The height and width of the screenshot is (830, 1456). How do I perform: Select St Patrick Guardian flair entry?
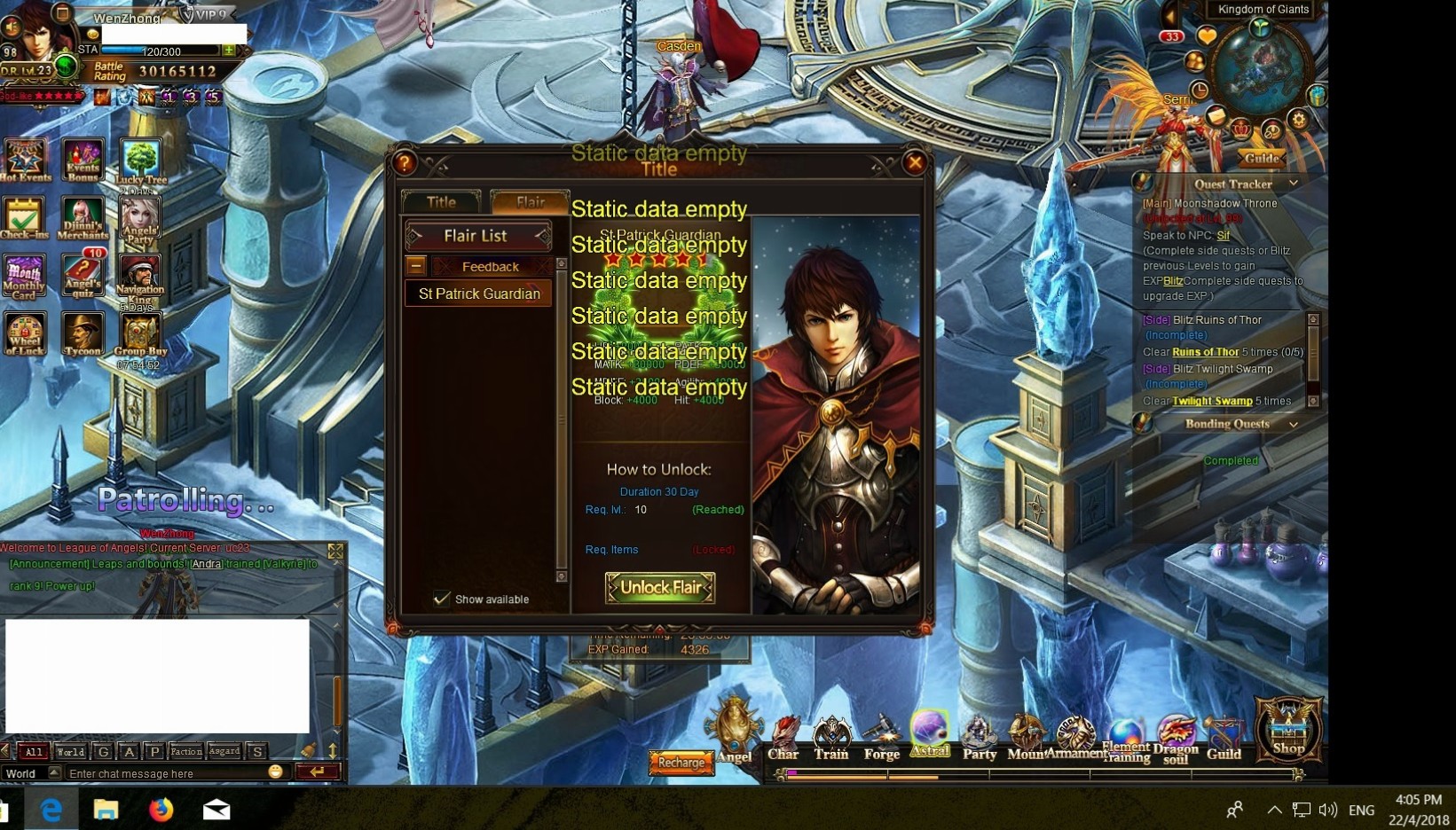point(478,294)
